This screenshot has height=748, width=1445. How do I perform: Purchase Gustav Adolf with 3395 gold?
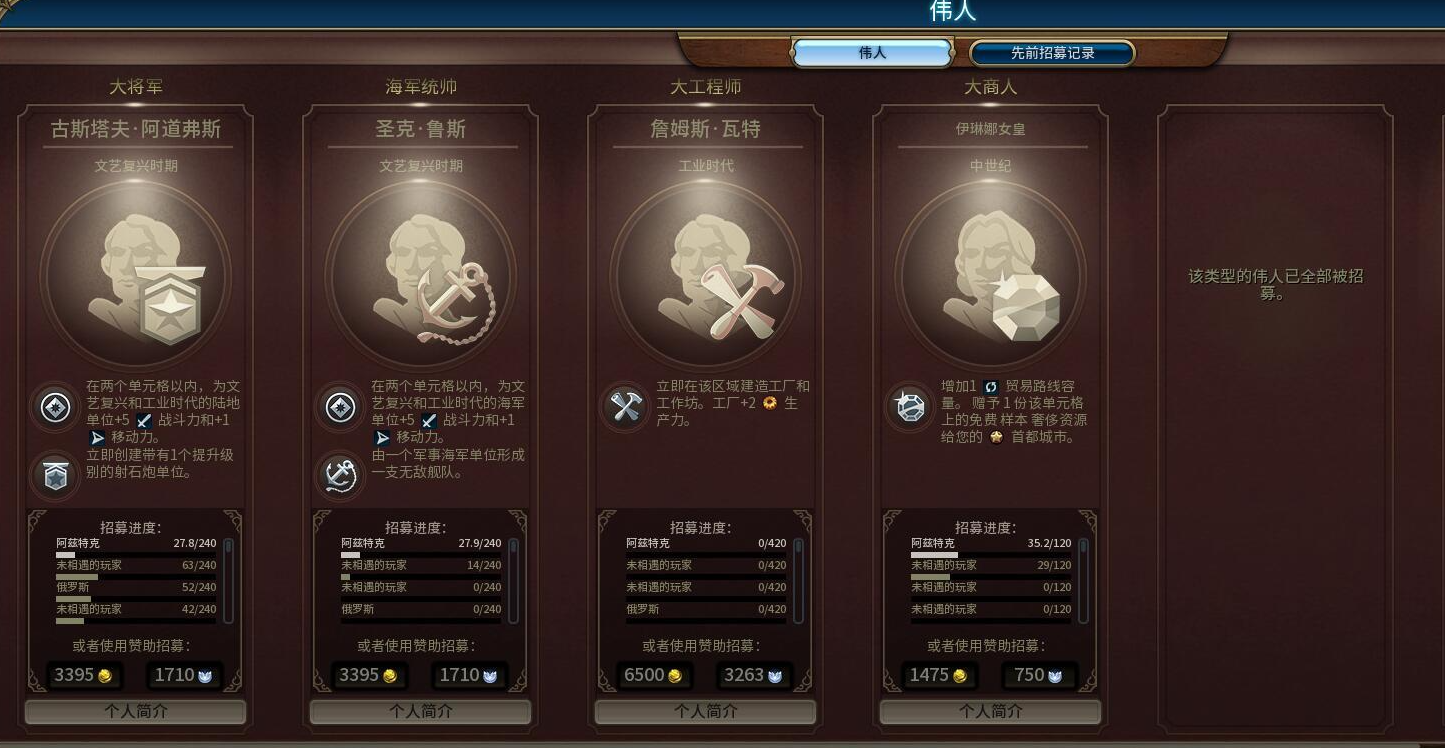click(85, 675)
